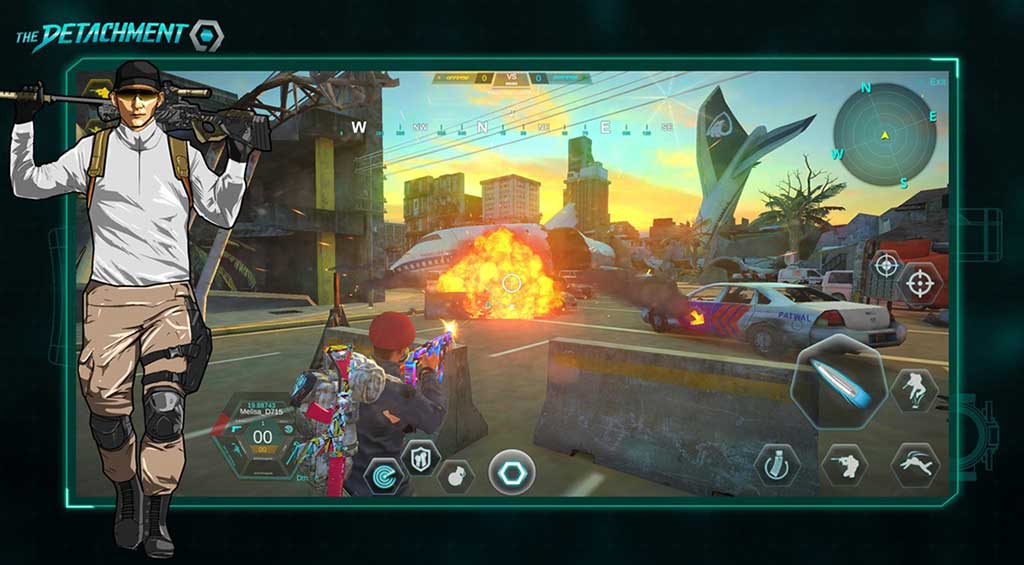Tap the glowing hexagon center button
Screen dimensions: 1024x565
510,472
